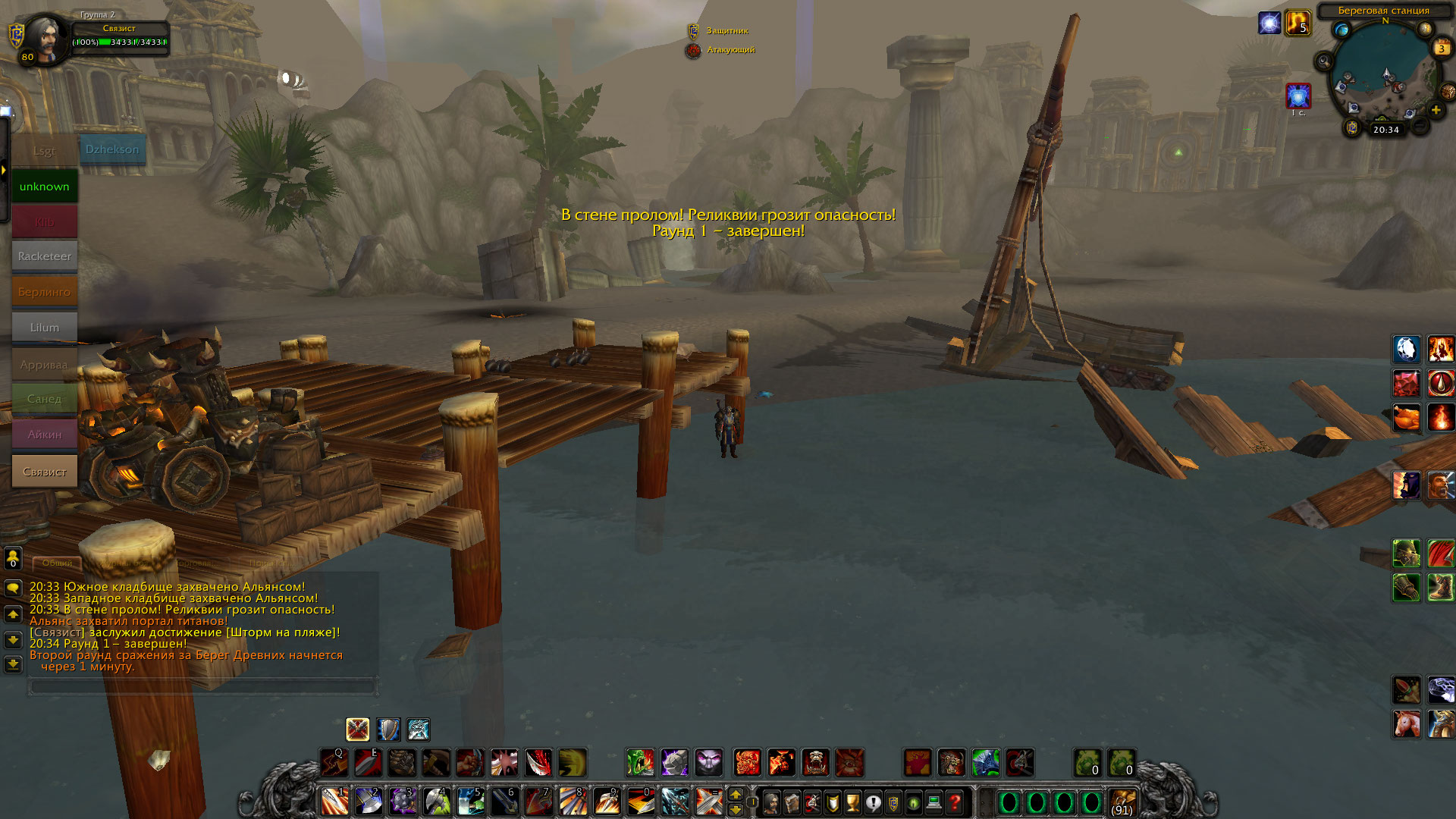The image size is (1456, 819).
Task: Switch to Battle Stance crossed-swords icon
Action: click(357, 730)
